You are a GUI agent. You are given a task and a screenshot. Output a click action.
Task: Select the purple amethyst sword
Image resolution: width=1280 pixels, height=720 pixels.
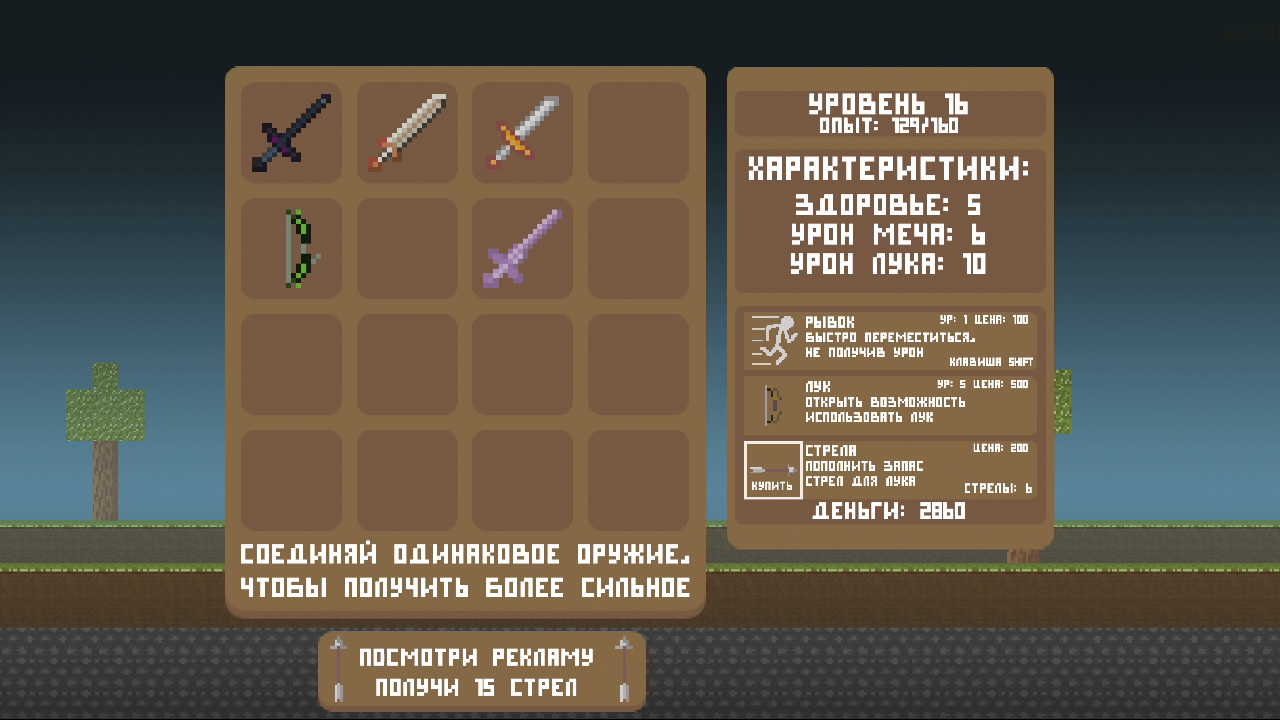click(522, 248)
